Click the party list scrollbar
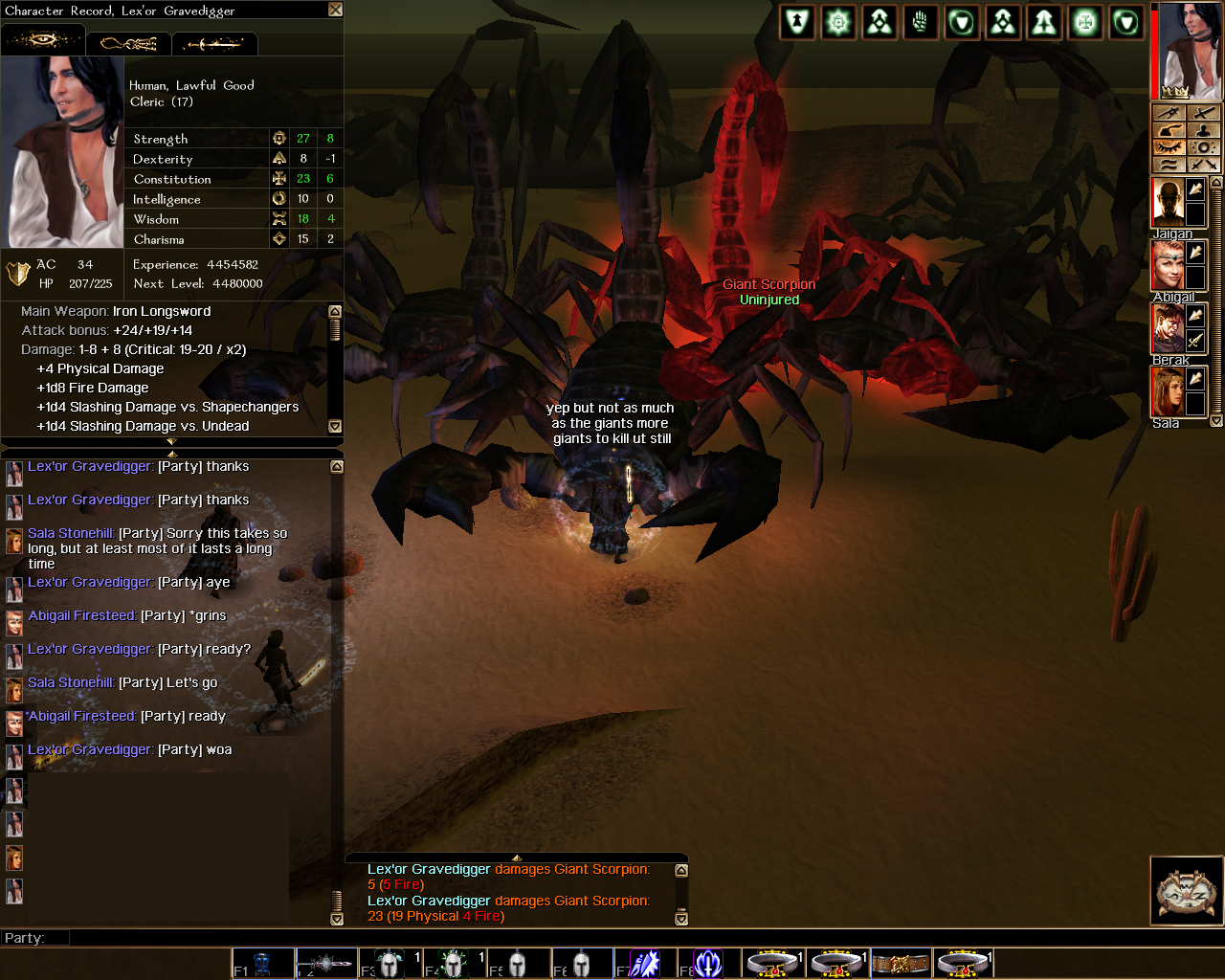The image size is (1225, 980). click(x=1215, y=296)
